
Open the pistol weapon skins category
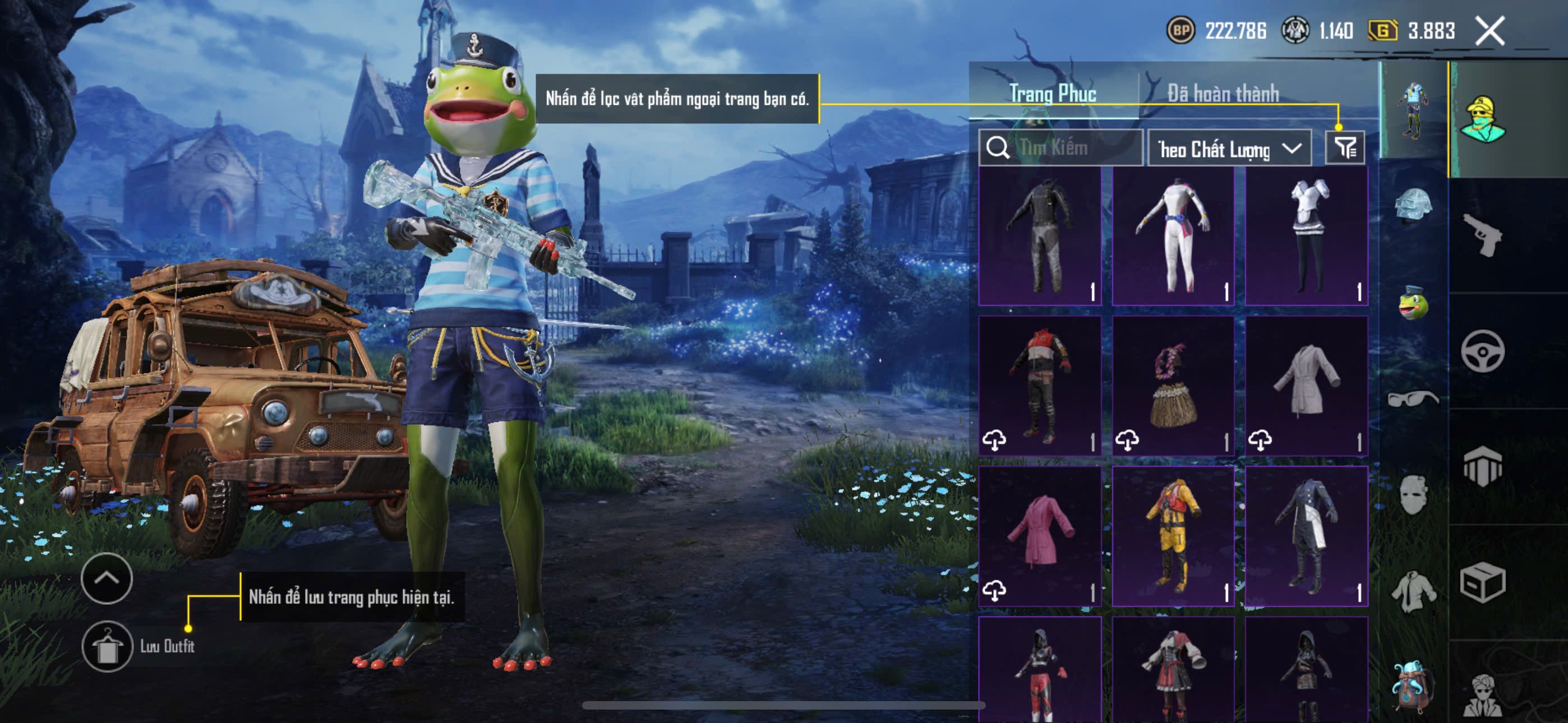tap(1482, 235)
